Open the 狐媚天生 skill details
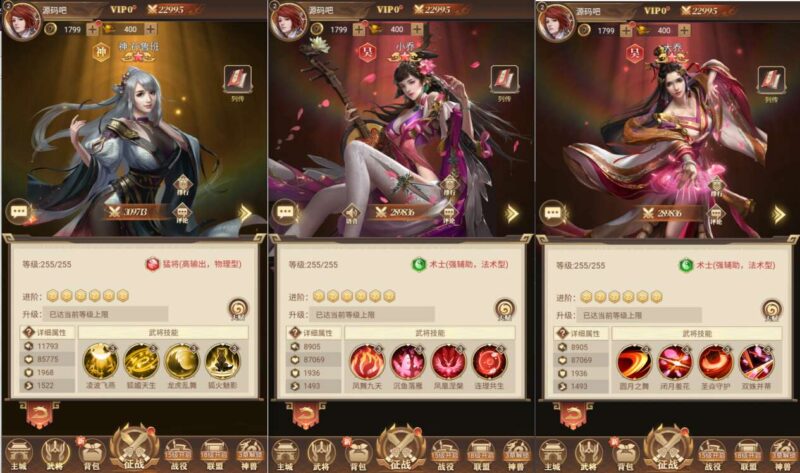The height and width of the screenshot is (473, 800). click(x=141, y=360)
